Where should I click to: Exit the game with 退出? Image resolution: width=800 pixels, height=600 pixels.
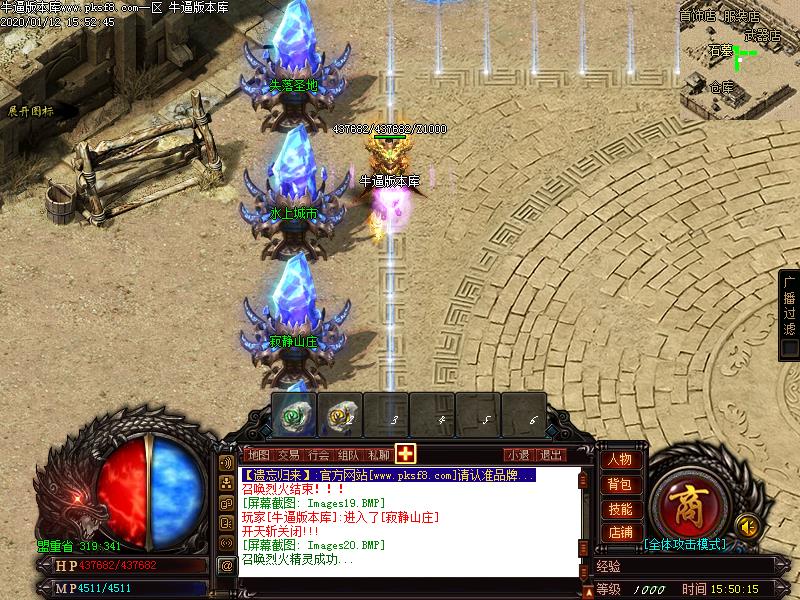click(550, 454)
